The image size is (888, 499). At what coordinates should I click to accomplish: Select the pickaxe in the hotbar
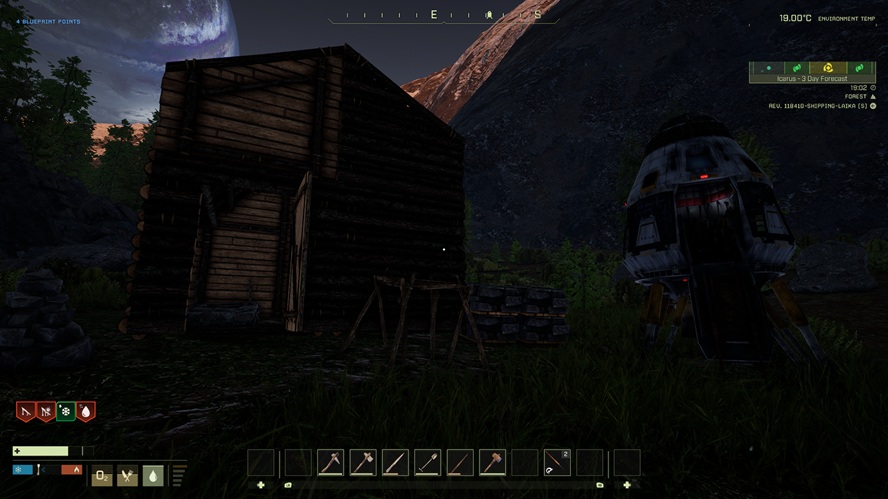331,462
